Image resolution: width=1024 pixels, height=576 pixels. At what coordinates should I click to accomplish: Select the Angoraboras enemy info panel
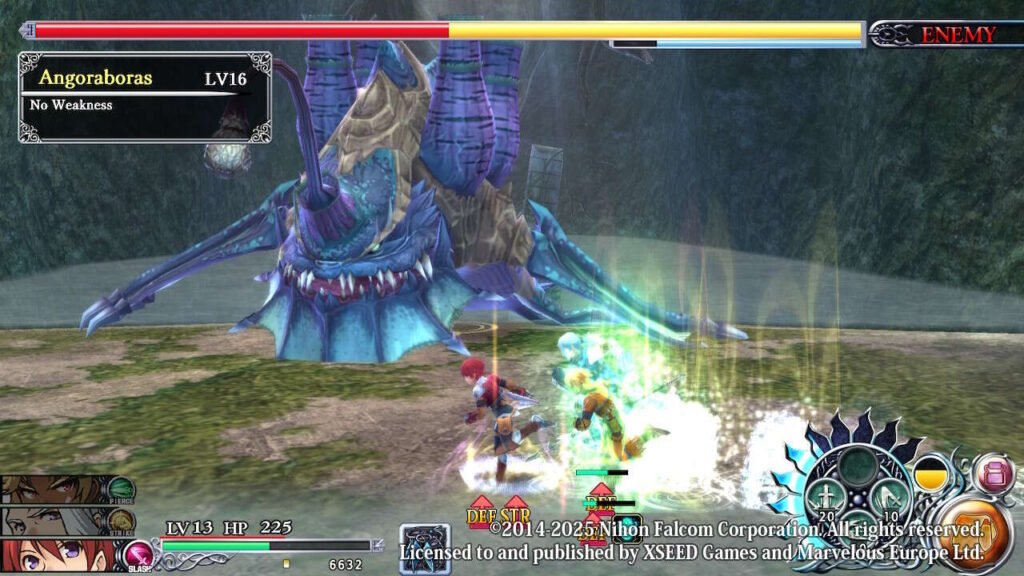point(144,97)
